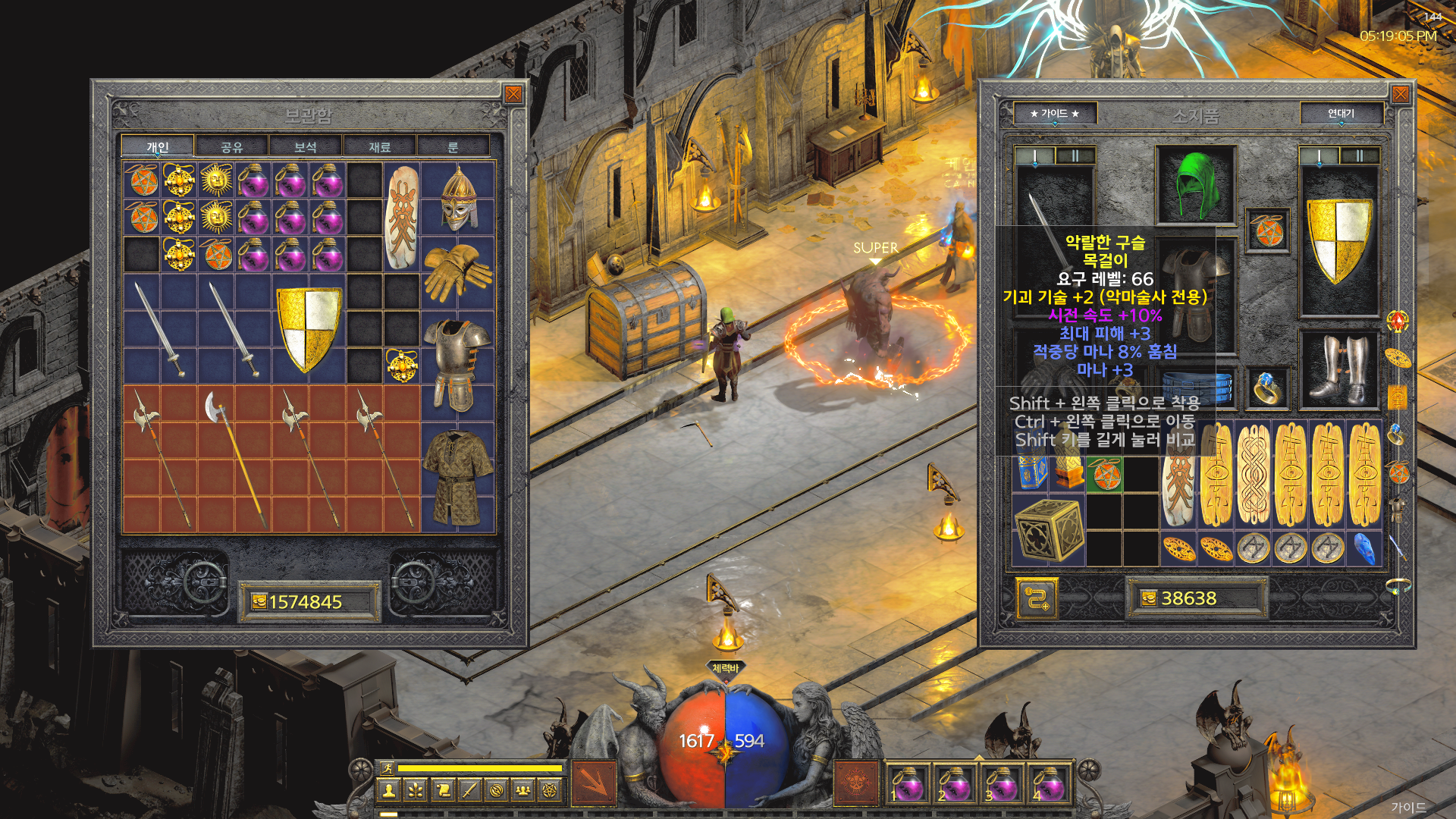Select the masked helmet in stash
1456x819 pixels.
458,199
